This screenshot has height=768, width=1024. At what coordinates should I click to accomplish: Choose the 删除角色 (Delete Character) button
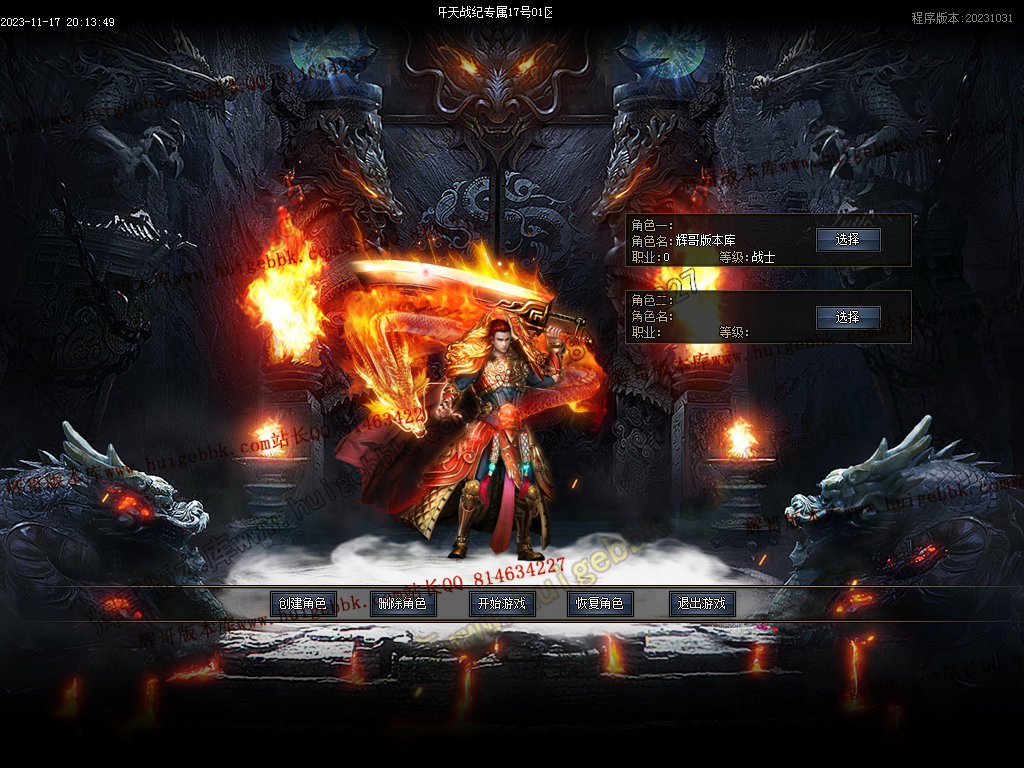click(x=402, y=604)
